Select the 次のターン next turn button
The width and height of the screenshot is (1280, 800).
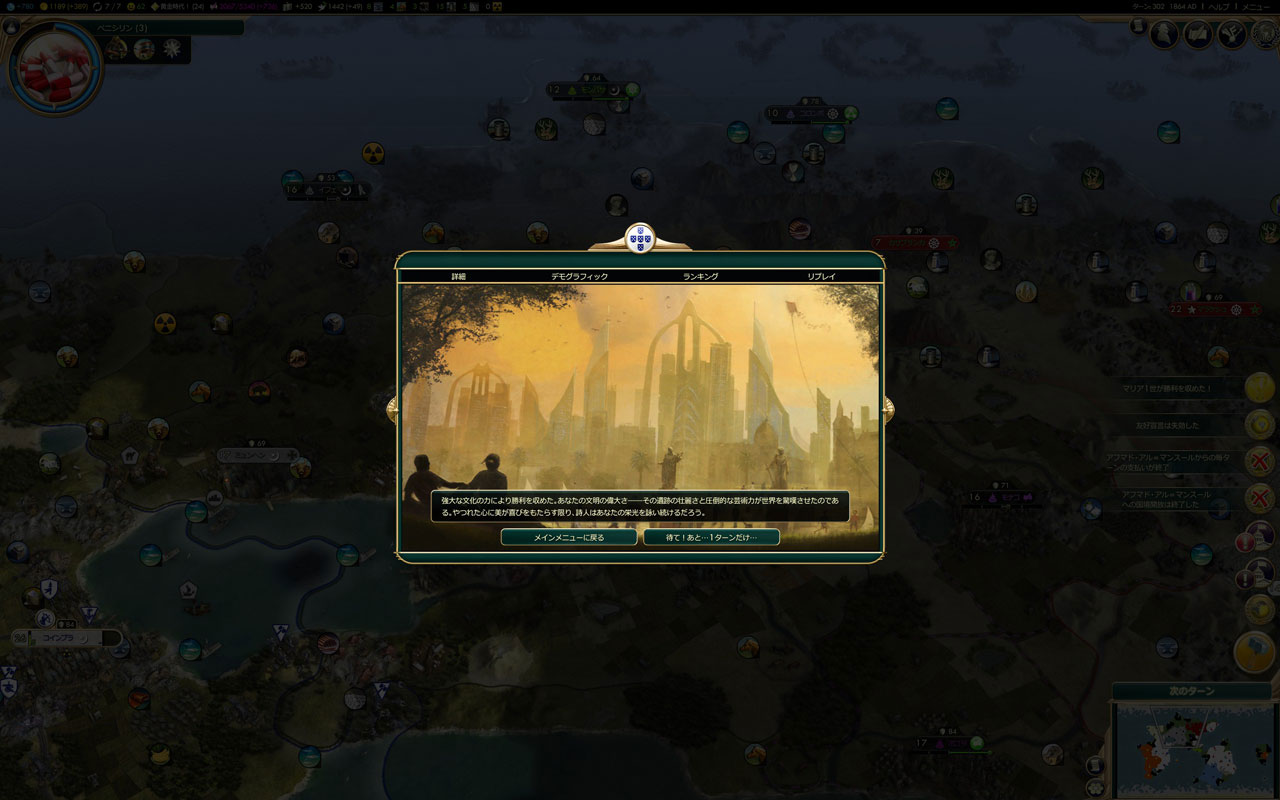[x=1191, y=691]
